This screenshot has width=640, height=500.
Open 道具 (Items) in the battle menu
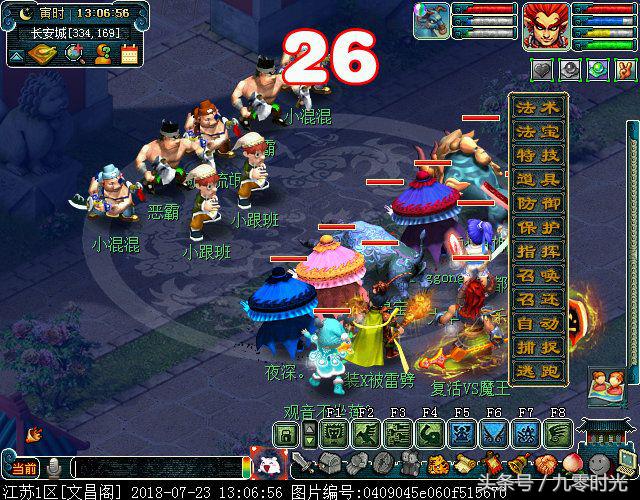point(538,181)
